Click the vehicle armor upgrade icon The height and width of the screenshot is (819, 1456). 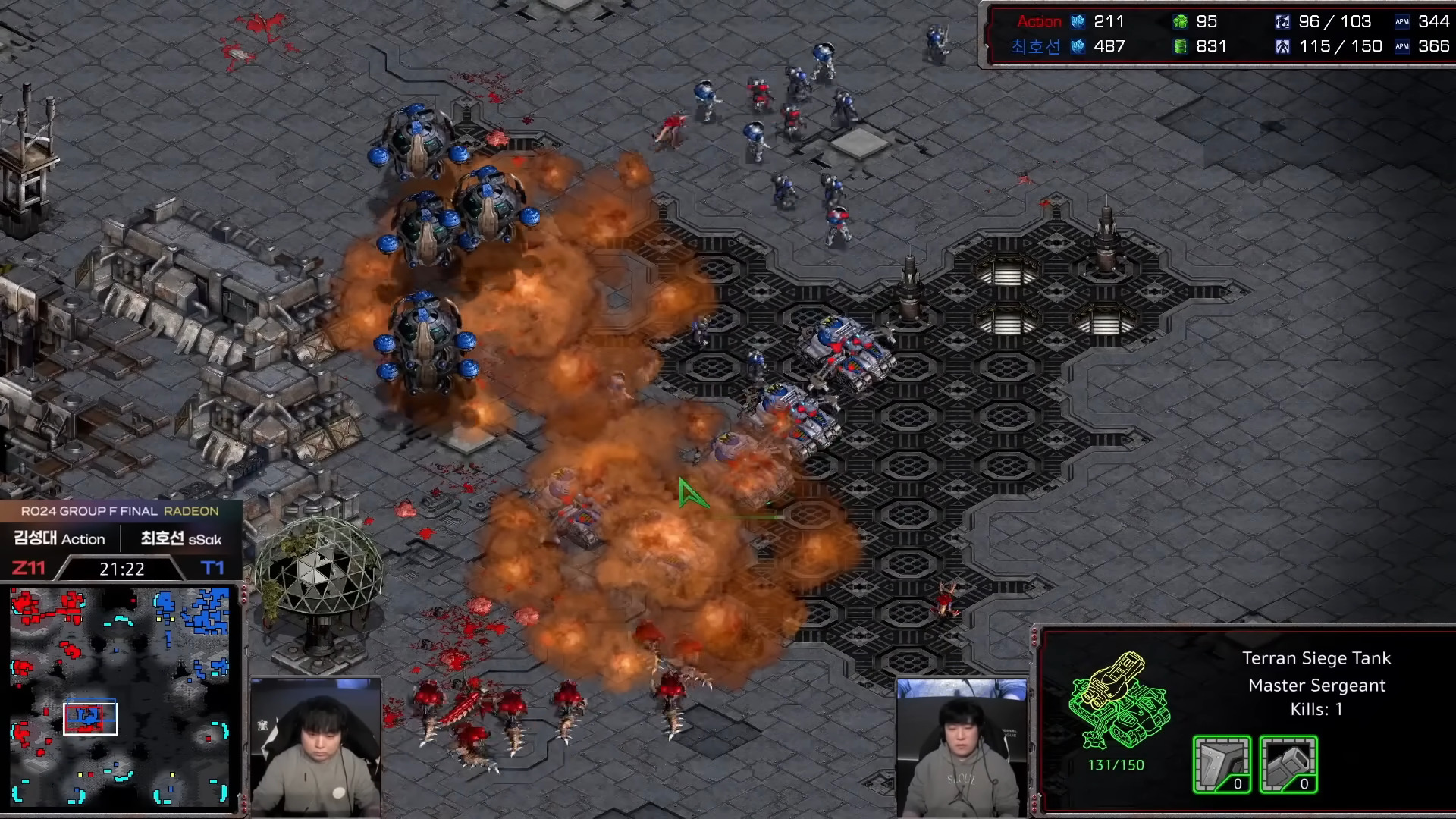tap(1221, 764)
